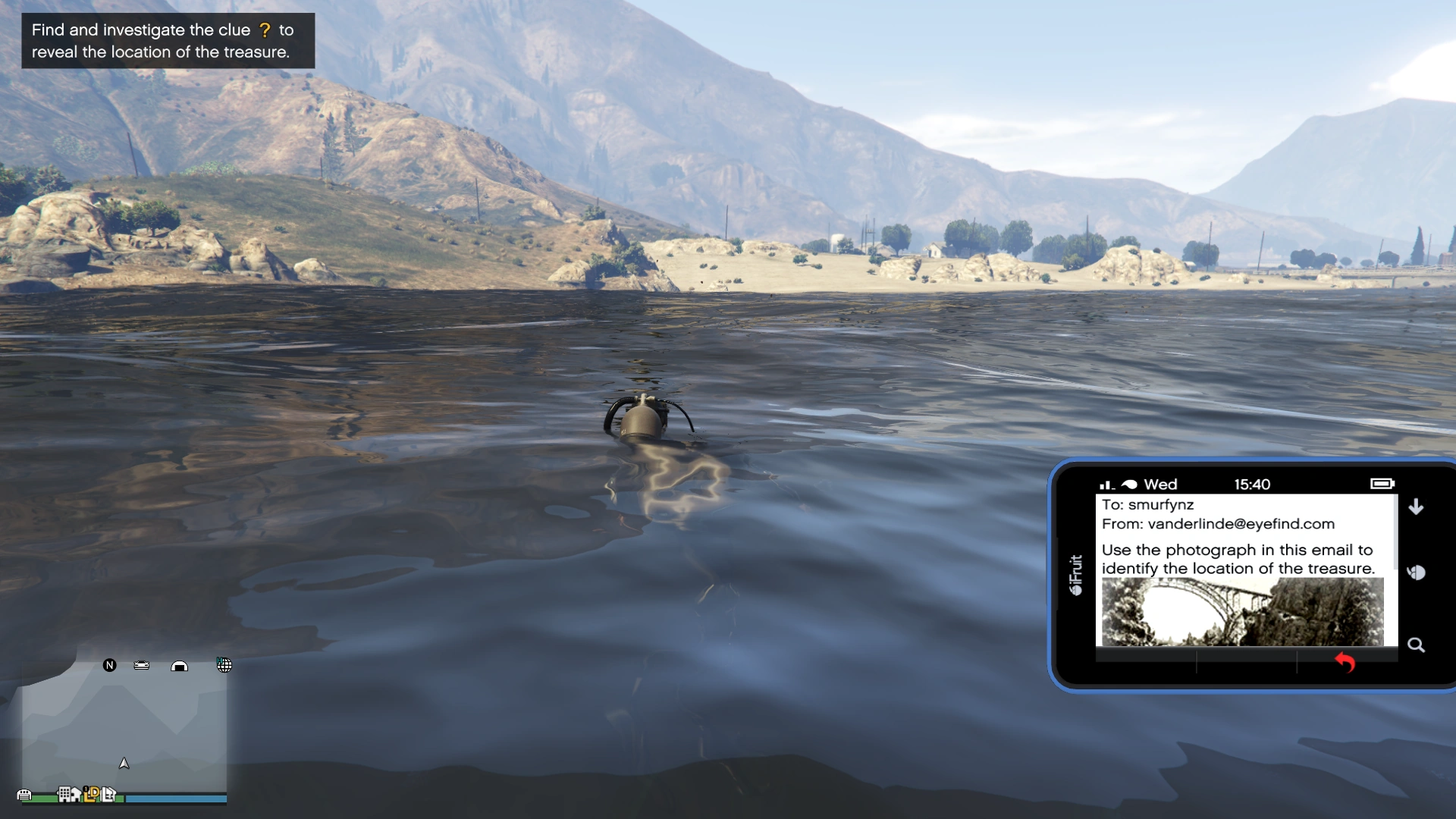
Task: Click the battery icon in the phone status bar
Action: tap(1382, 484)
